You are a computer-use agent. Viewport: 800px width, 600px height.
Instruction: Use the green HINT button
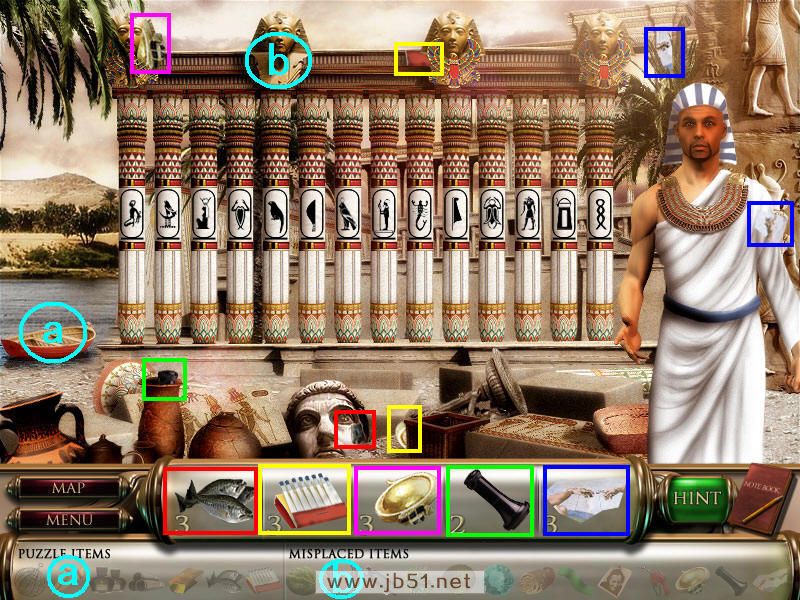(696, 498)
